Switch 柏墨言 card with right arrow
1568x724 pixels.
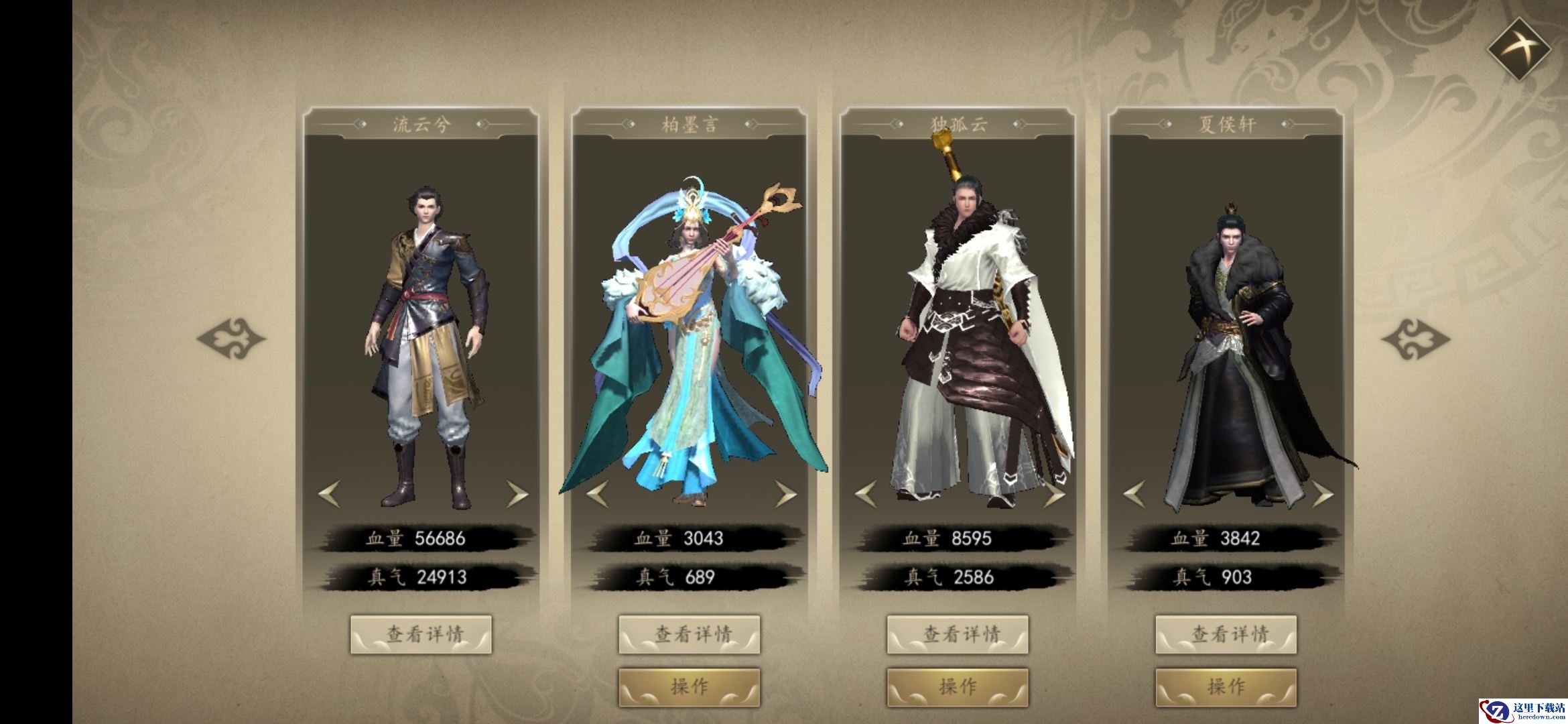point(785,495)
